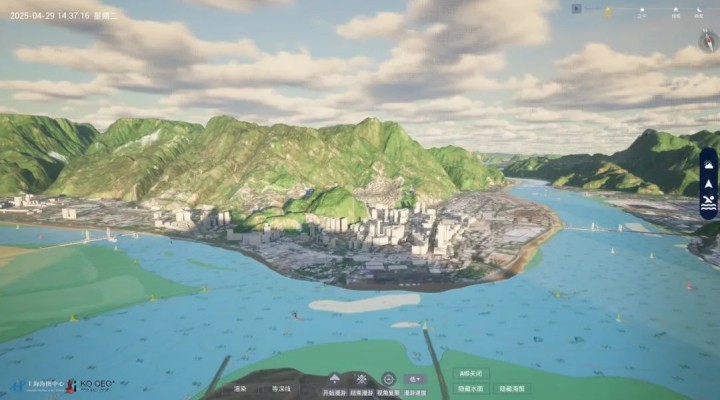End roaming with the 结束漫游 icon
The height and width of the screenshot is (400, 720).
point(361,380)
